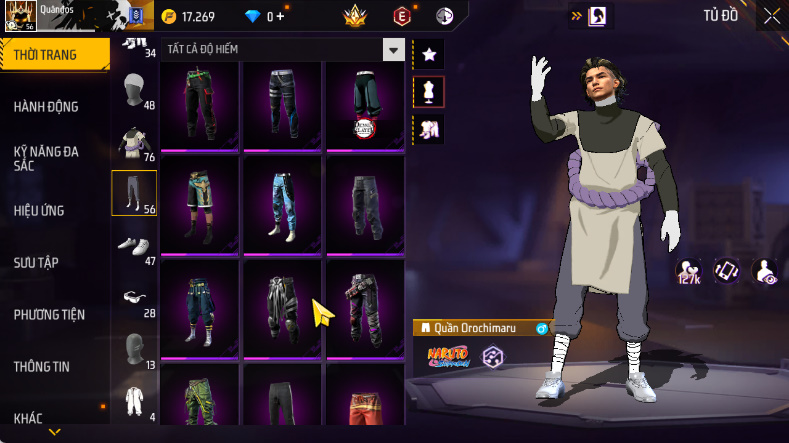Choose the sunglasses subcategory icon
The image size is (789, 443).
(x=133, y=297)
